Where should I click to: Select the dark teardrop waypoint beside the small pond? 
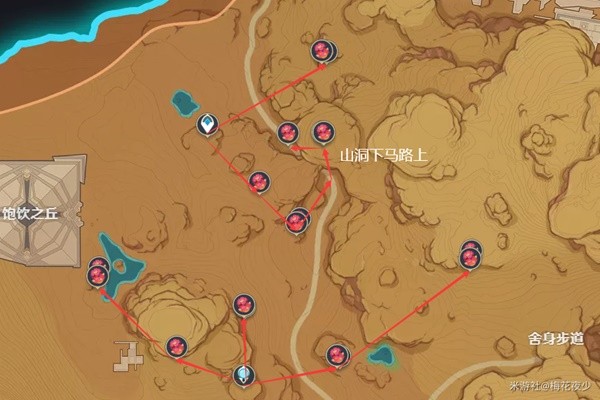[x=208, y=125]
